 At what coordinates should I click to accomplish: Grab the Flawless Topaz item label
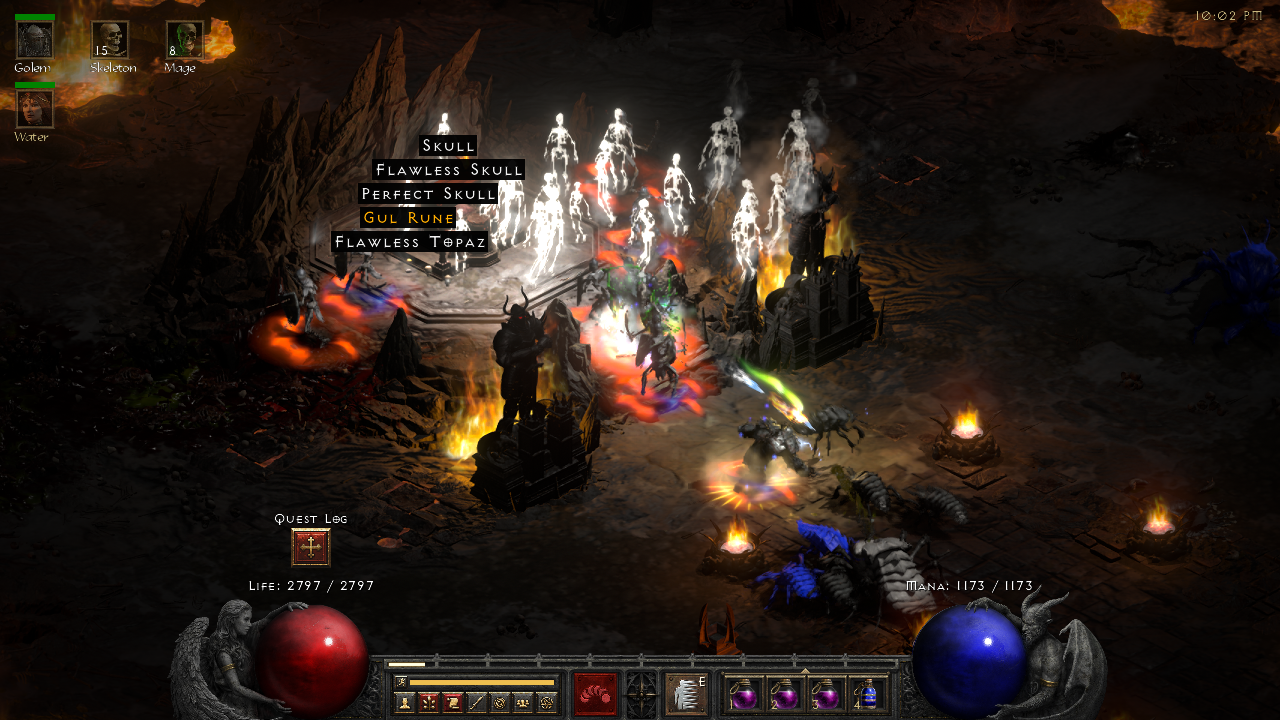(x=410, y=242)
